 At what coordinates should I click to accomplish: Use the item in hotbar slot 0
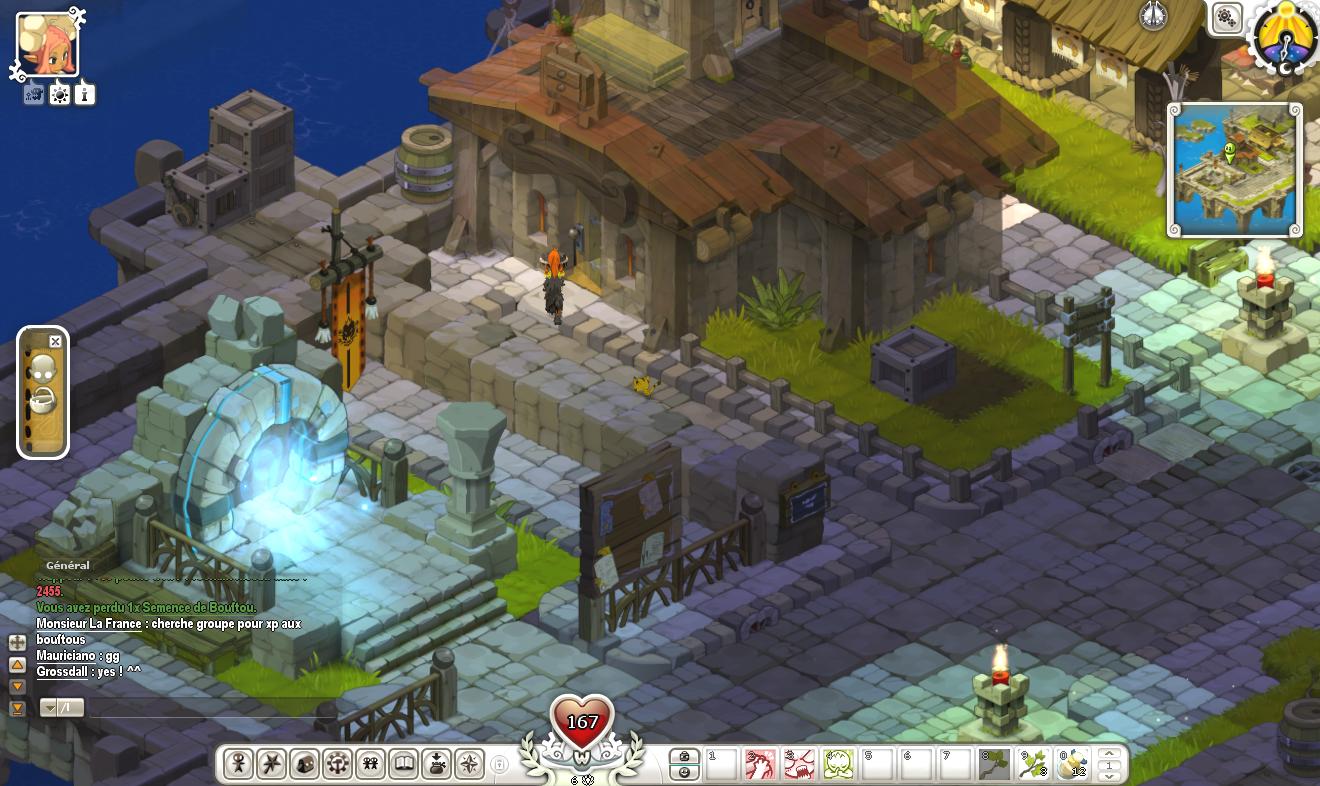tap(1072, 765)
